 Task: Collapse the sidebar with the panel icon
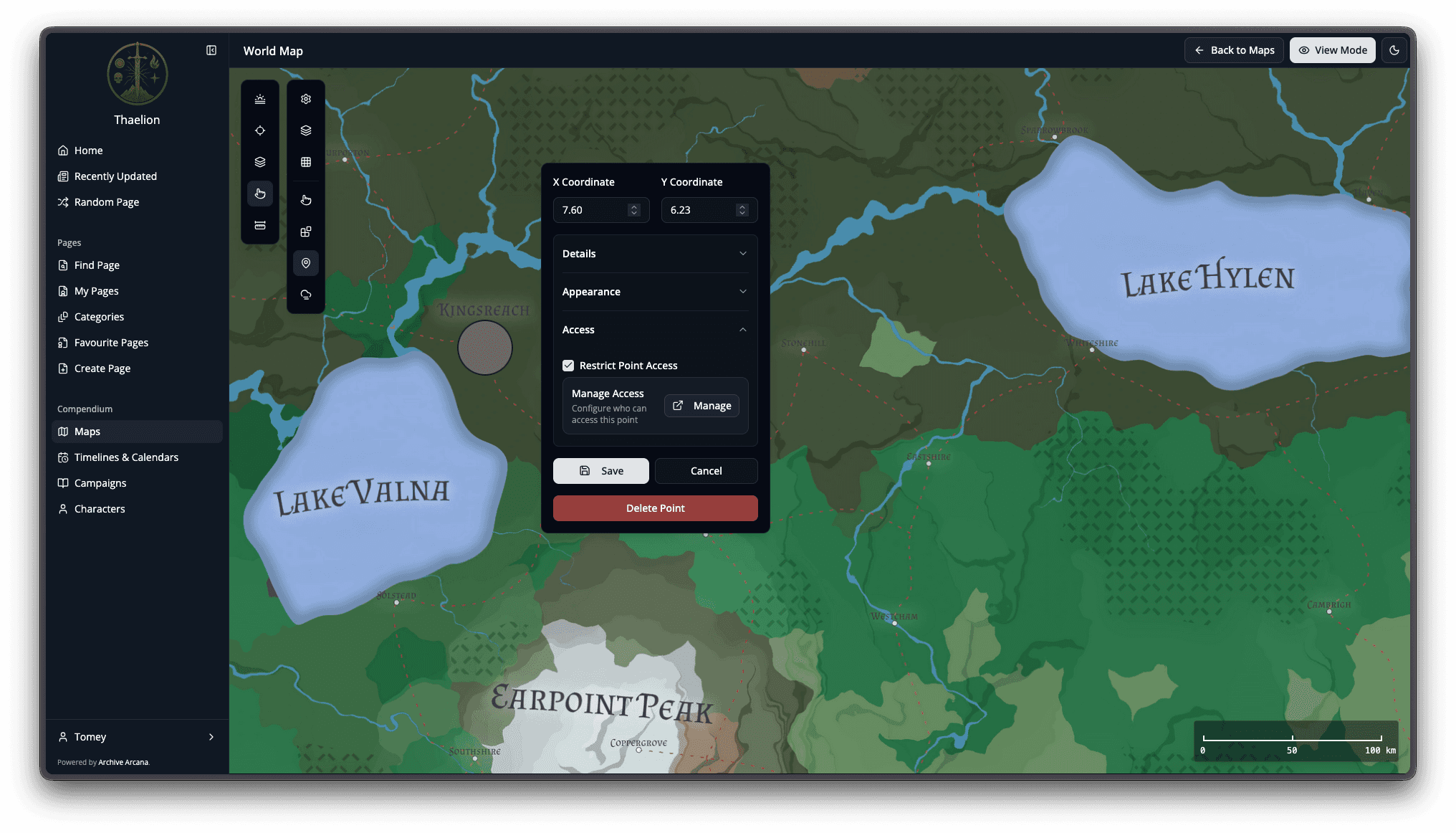pyautogui.click(x=211, y=50)
